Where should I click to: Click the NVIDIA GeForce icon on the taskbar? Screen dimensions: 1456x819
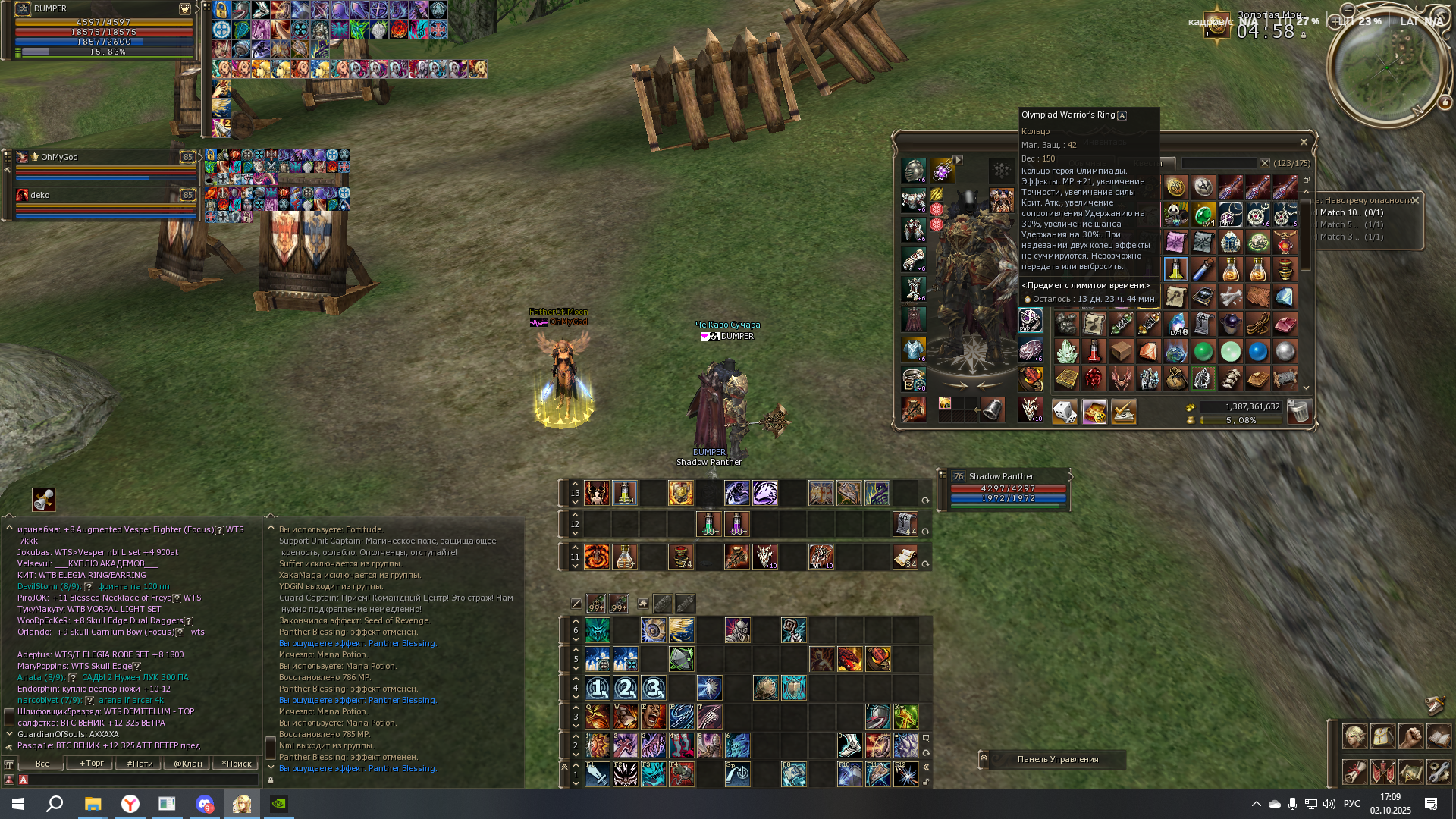[279, 805]
